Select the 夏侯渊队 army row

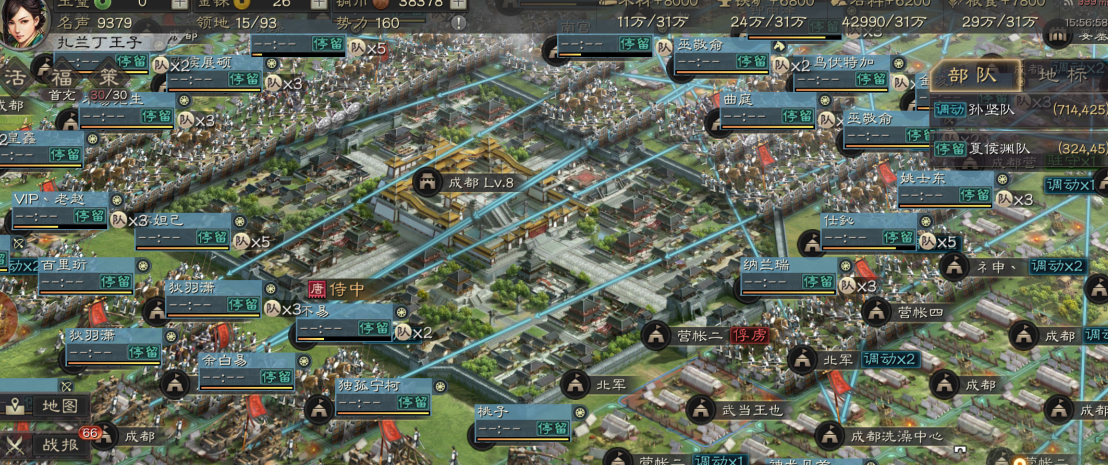pyautogui.click(x=1020, y=148)
